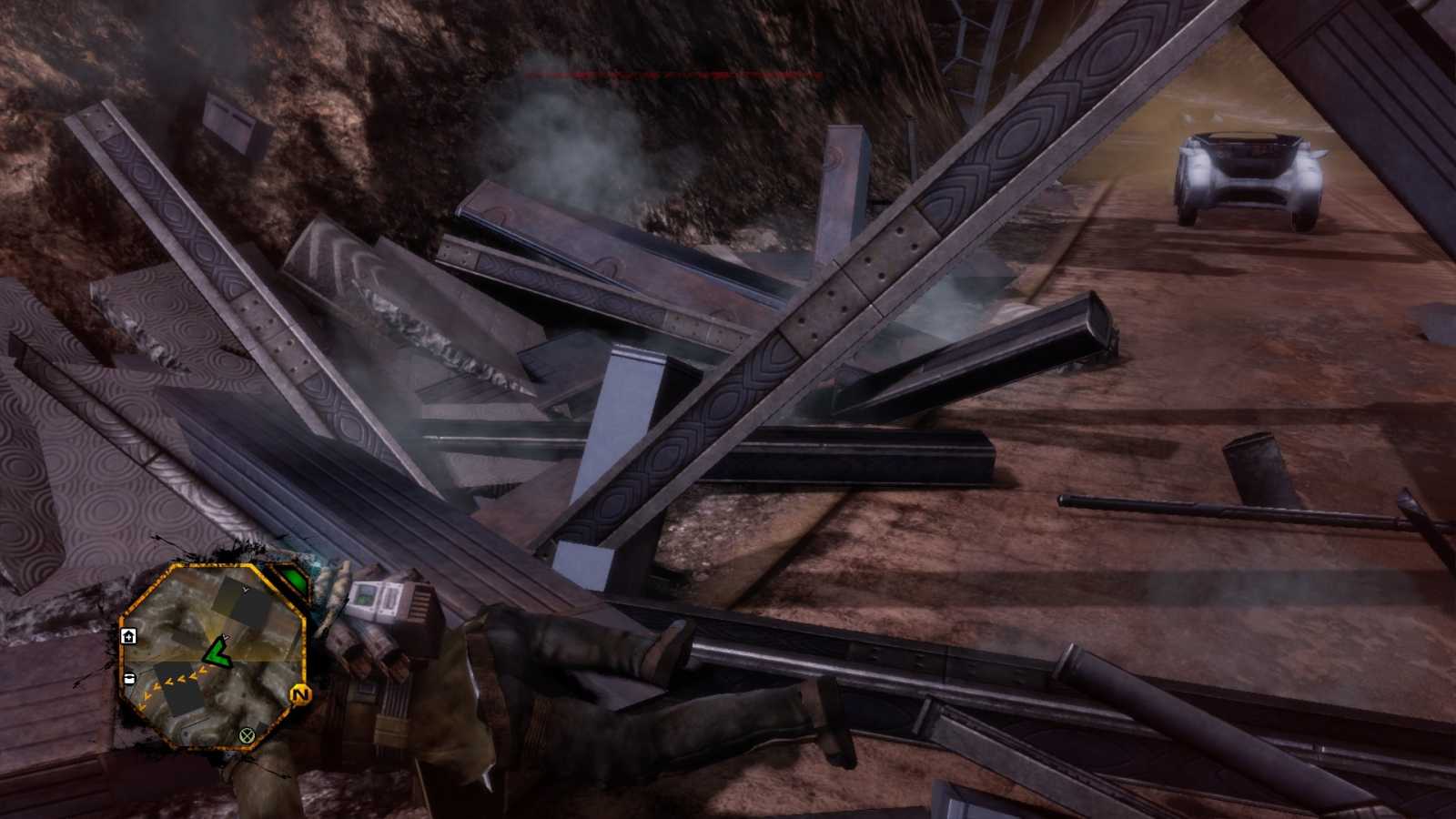Viewport: 1456px width, 819px height.
Task: Click the chevron marker near the minimap top
Action: (x=246, y=590)
